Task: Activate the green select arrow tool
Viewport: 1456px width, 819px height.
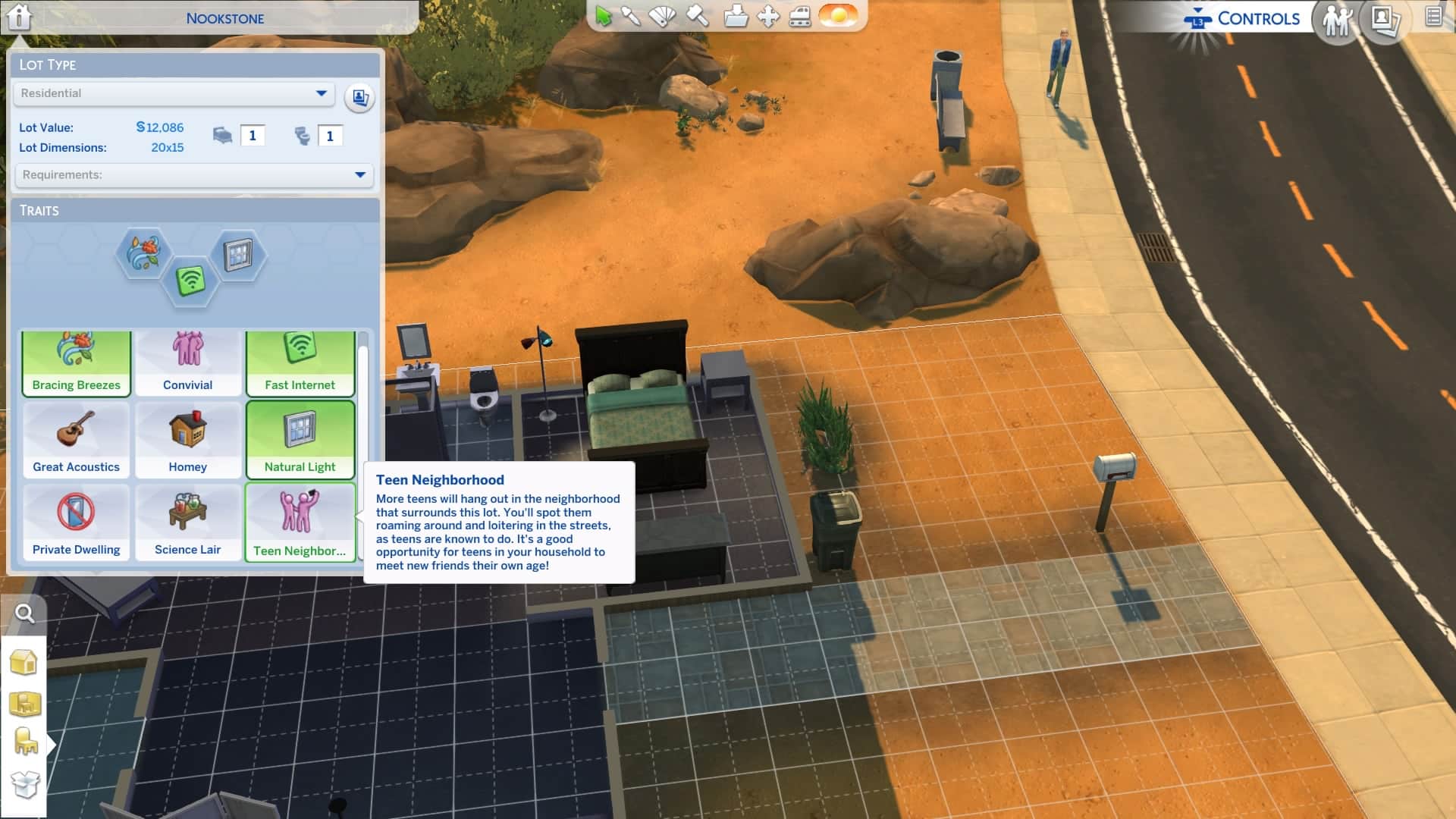Action: coord(604,16)
